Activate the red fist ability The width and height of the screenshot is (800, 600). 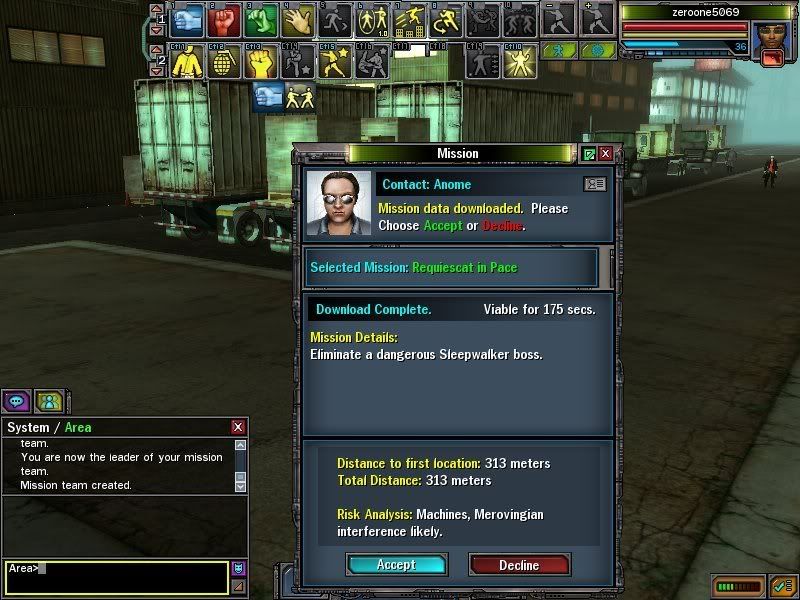(225, 19)
